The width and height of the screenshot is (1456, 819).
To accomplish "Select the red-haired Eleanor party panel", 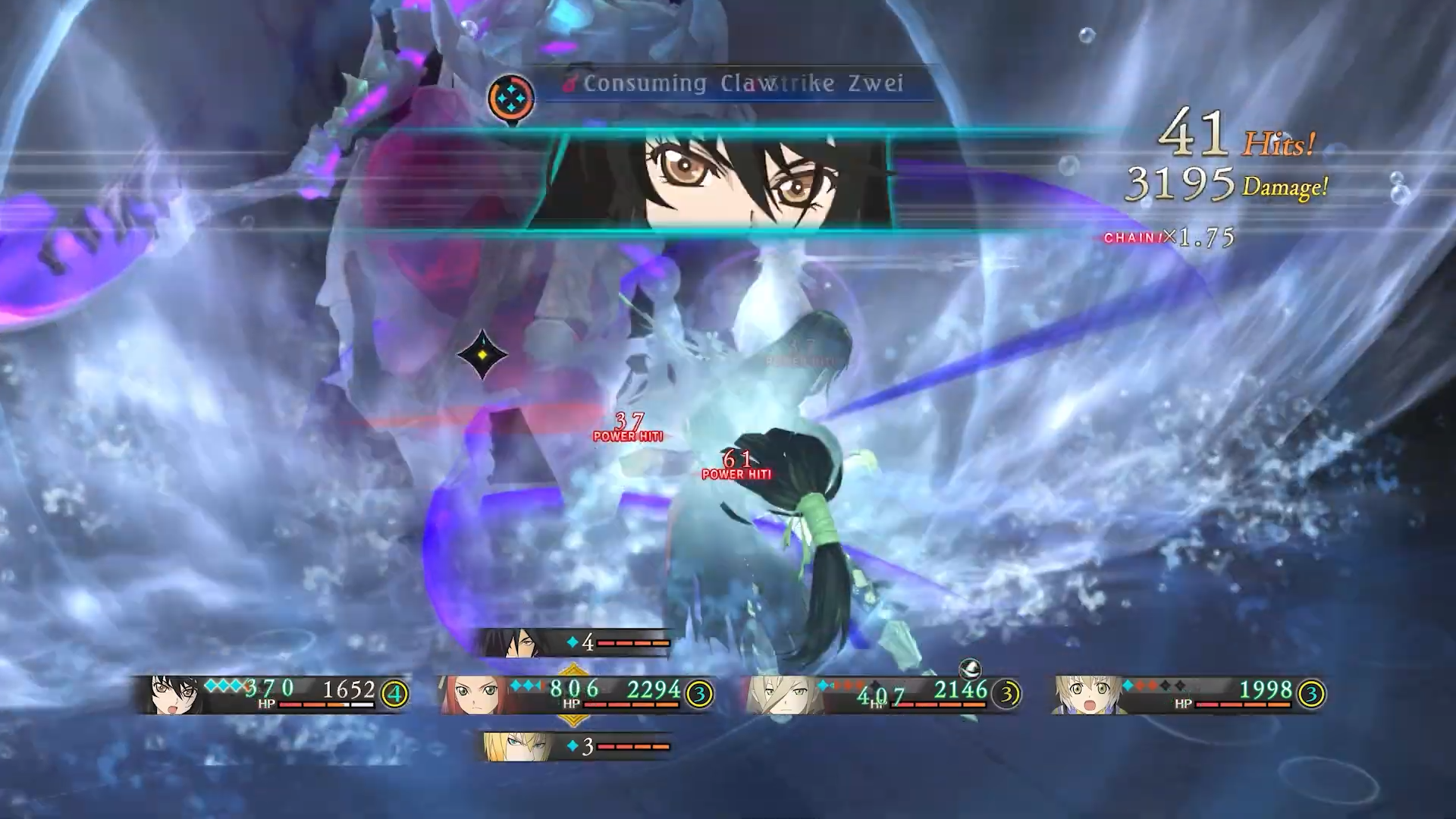I will pos(576,694).
